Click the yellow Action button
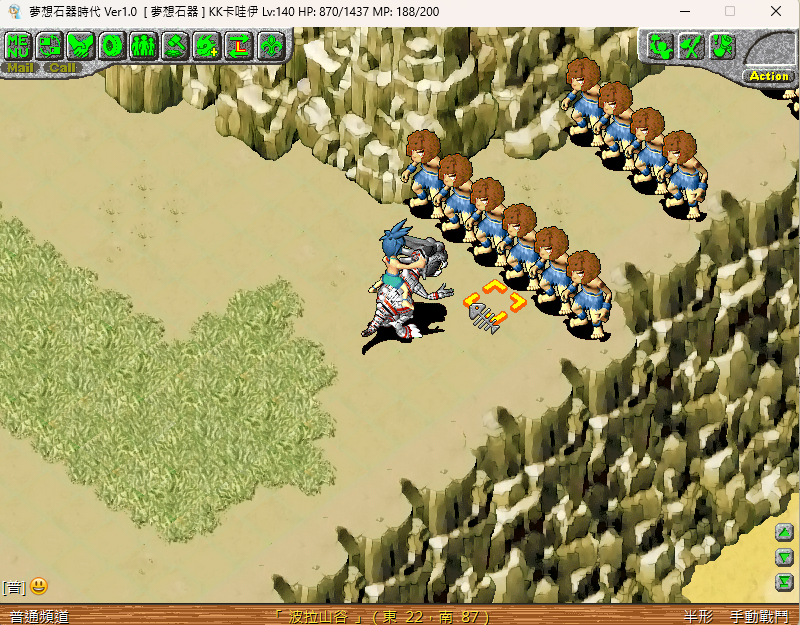The width and height of the screenshot is (800, 625). tap(768, 76)
